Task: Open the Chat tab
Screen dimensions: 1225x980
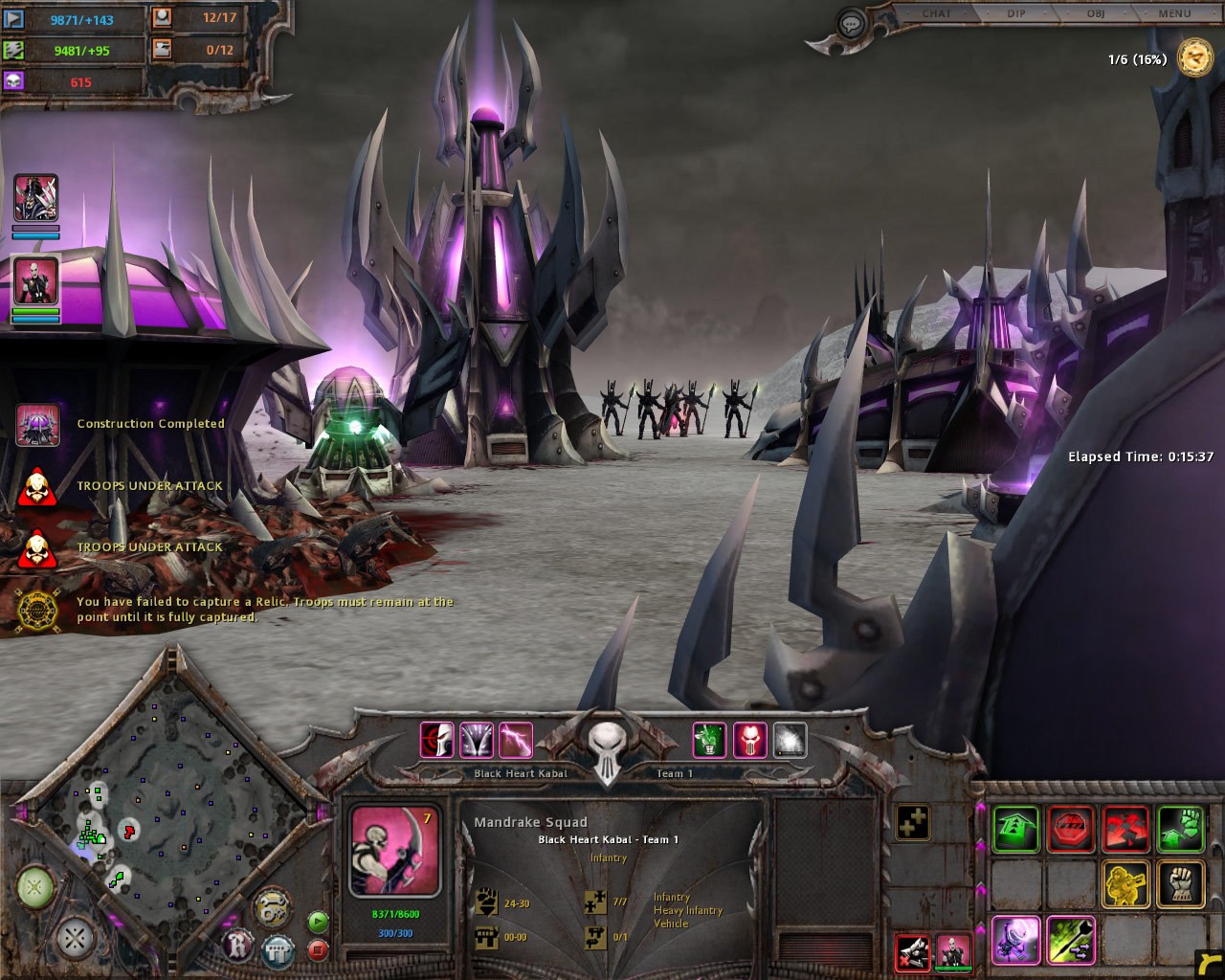Action: point(936,14)
